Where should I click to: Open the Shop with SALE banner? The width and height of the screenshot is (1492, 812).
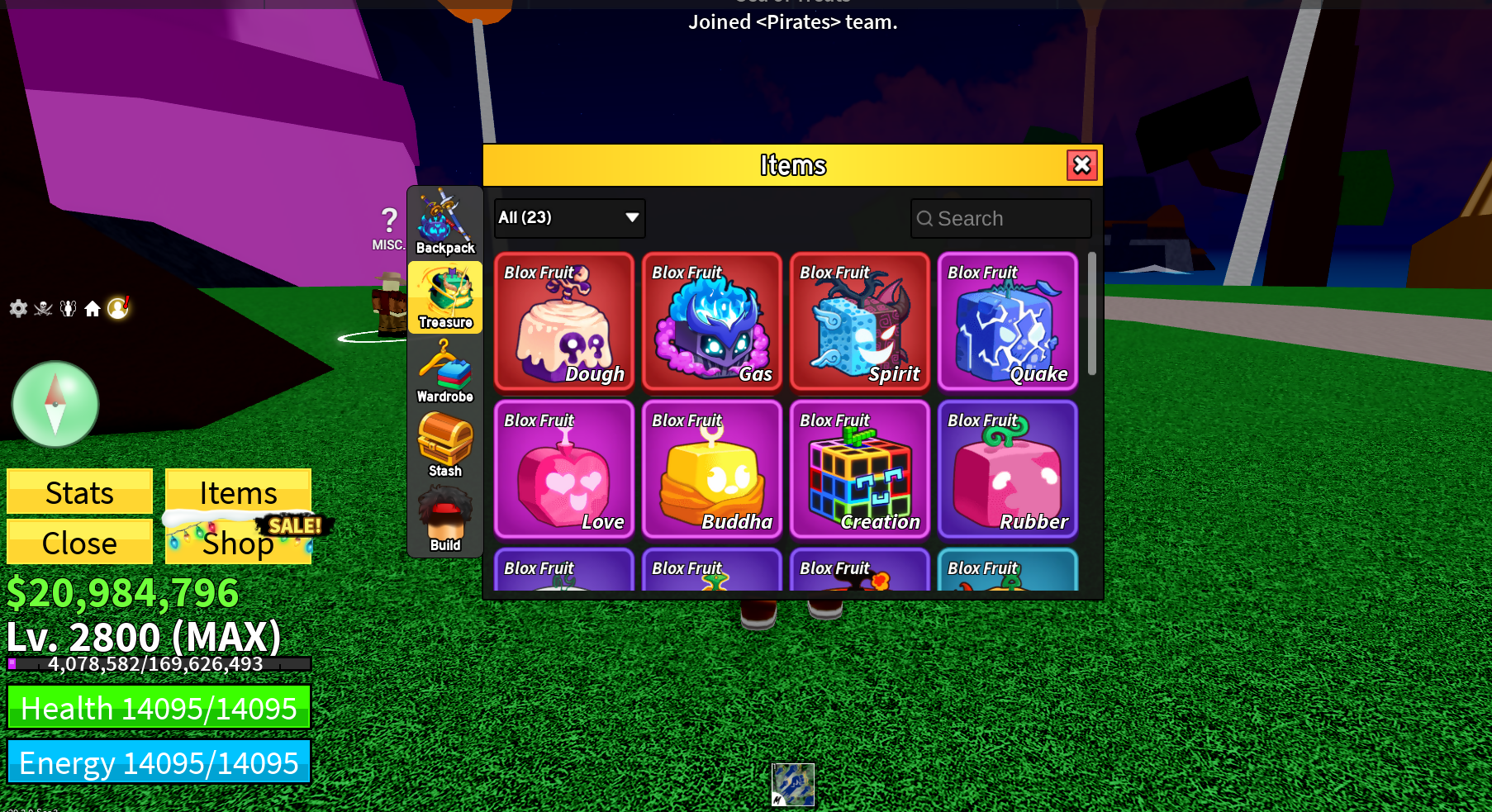click(x=238, y=543)
